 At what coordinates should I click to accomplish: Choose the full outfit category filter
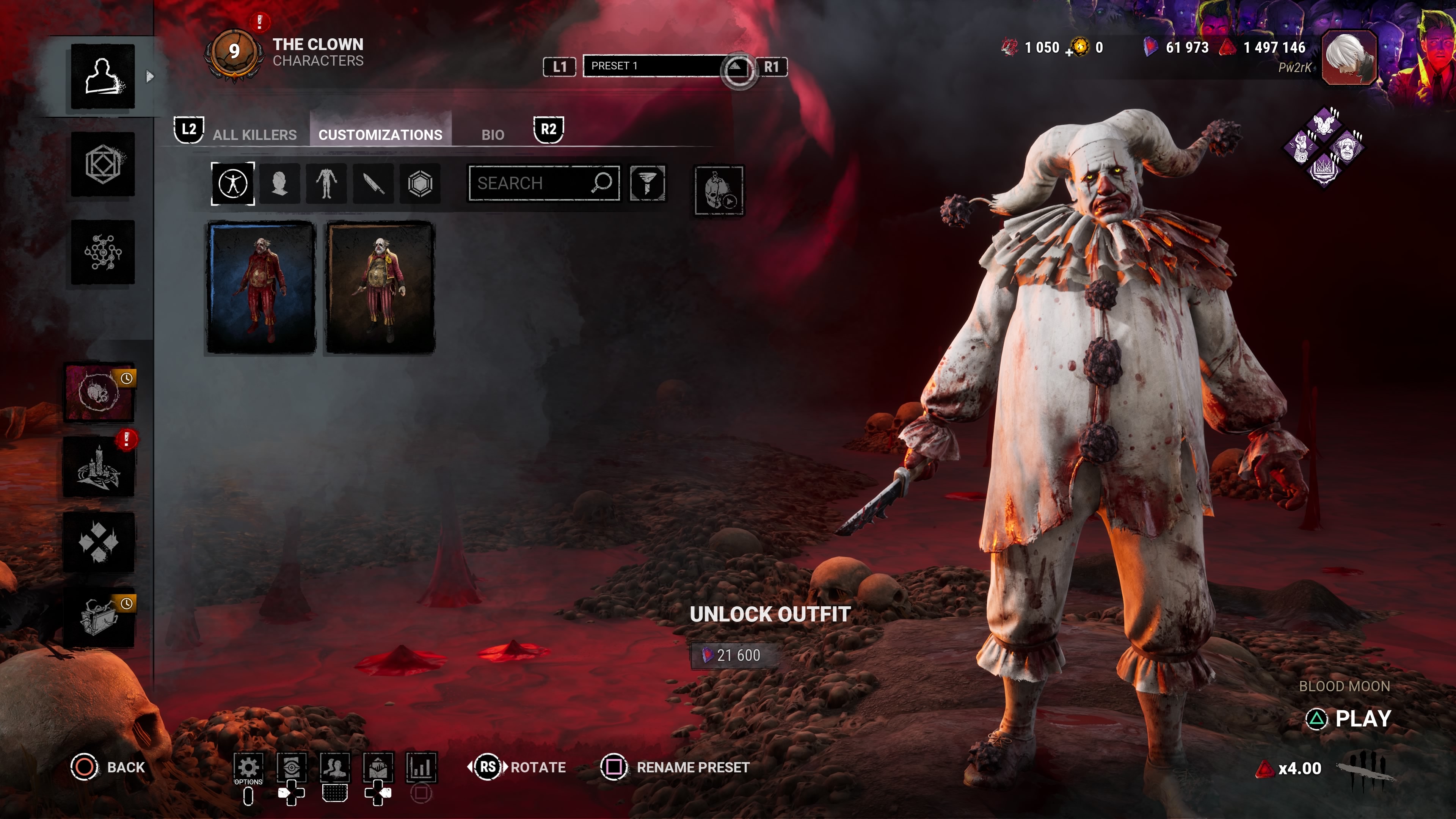233,183
